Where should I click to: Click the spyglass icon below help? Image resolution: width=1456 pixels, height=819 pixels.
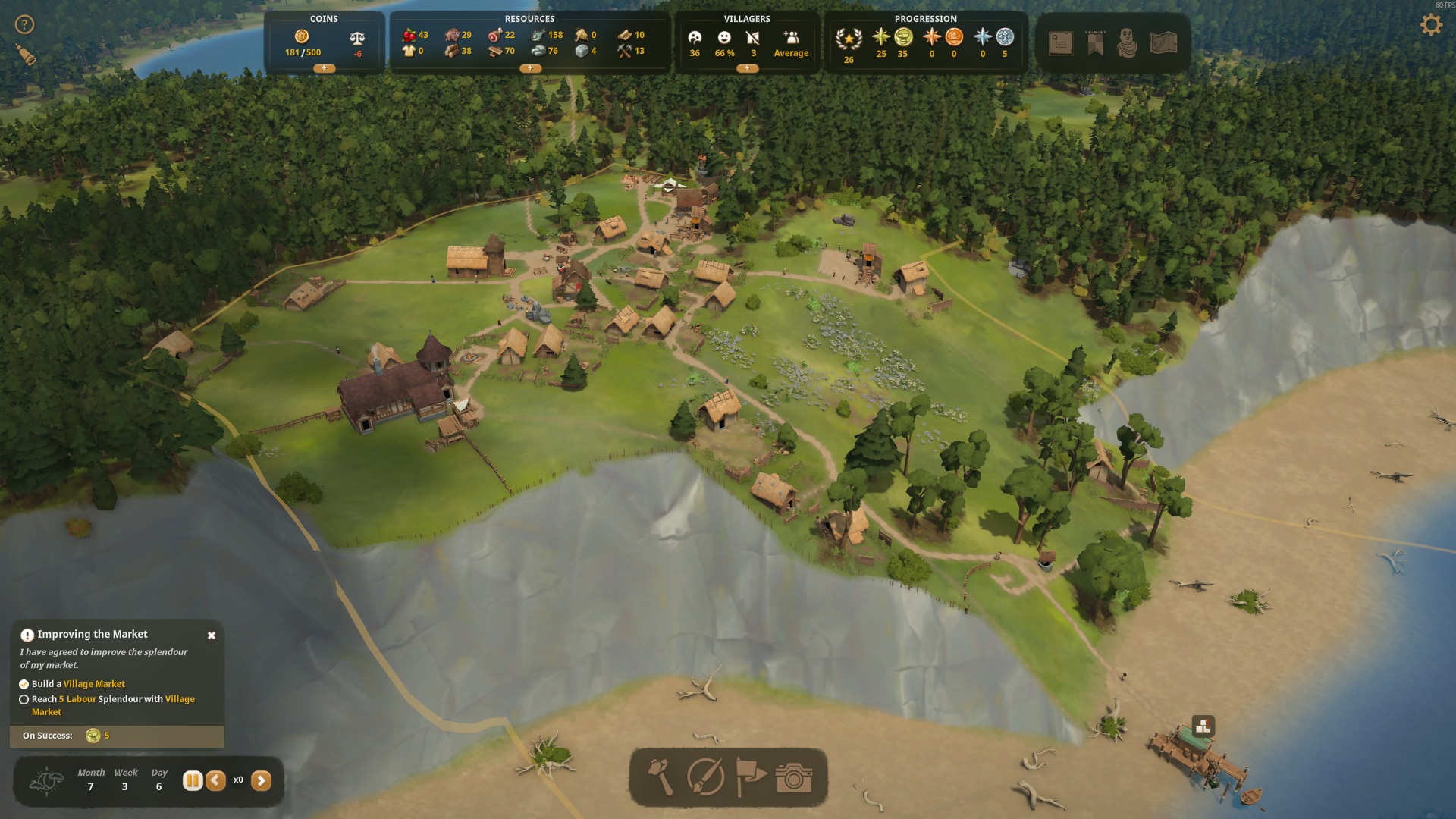click(x=26, y=55)
